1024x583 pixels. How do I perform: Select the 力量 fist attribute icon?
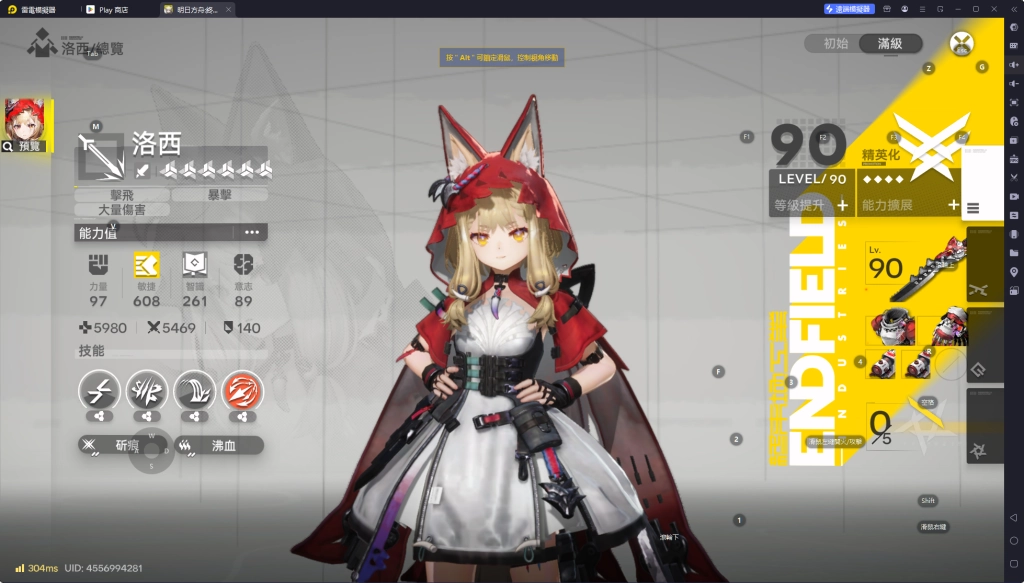tap(98, 265)
